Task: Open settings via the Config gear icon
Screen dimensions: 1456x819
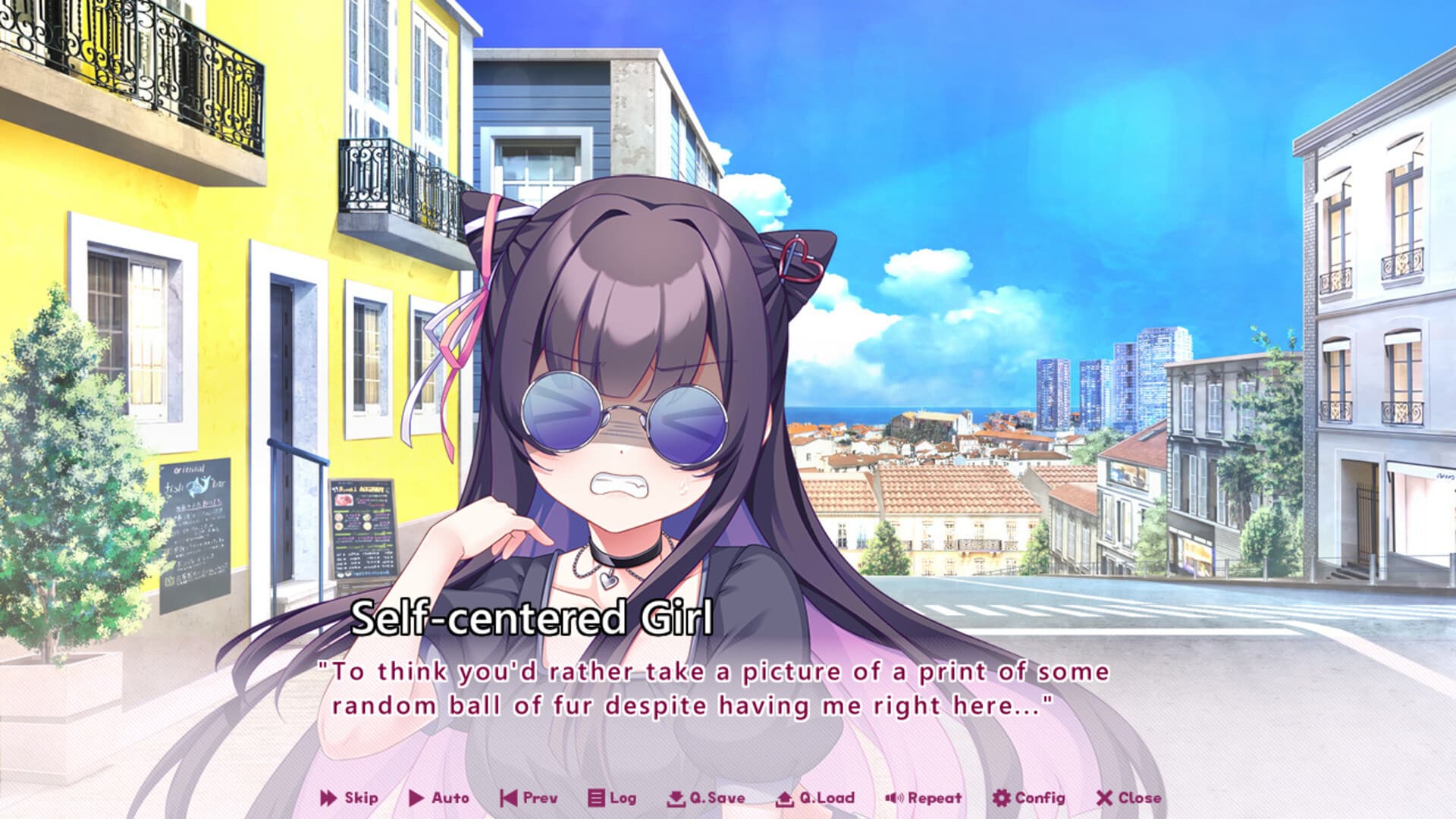Action: pyautogui.click(x=1003, y=798)
